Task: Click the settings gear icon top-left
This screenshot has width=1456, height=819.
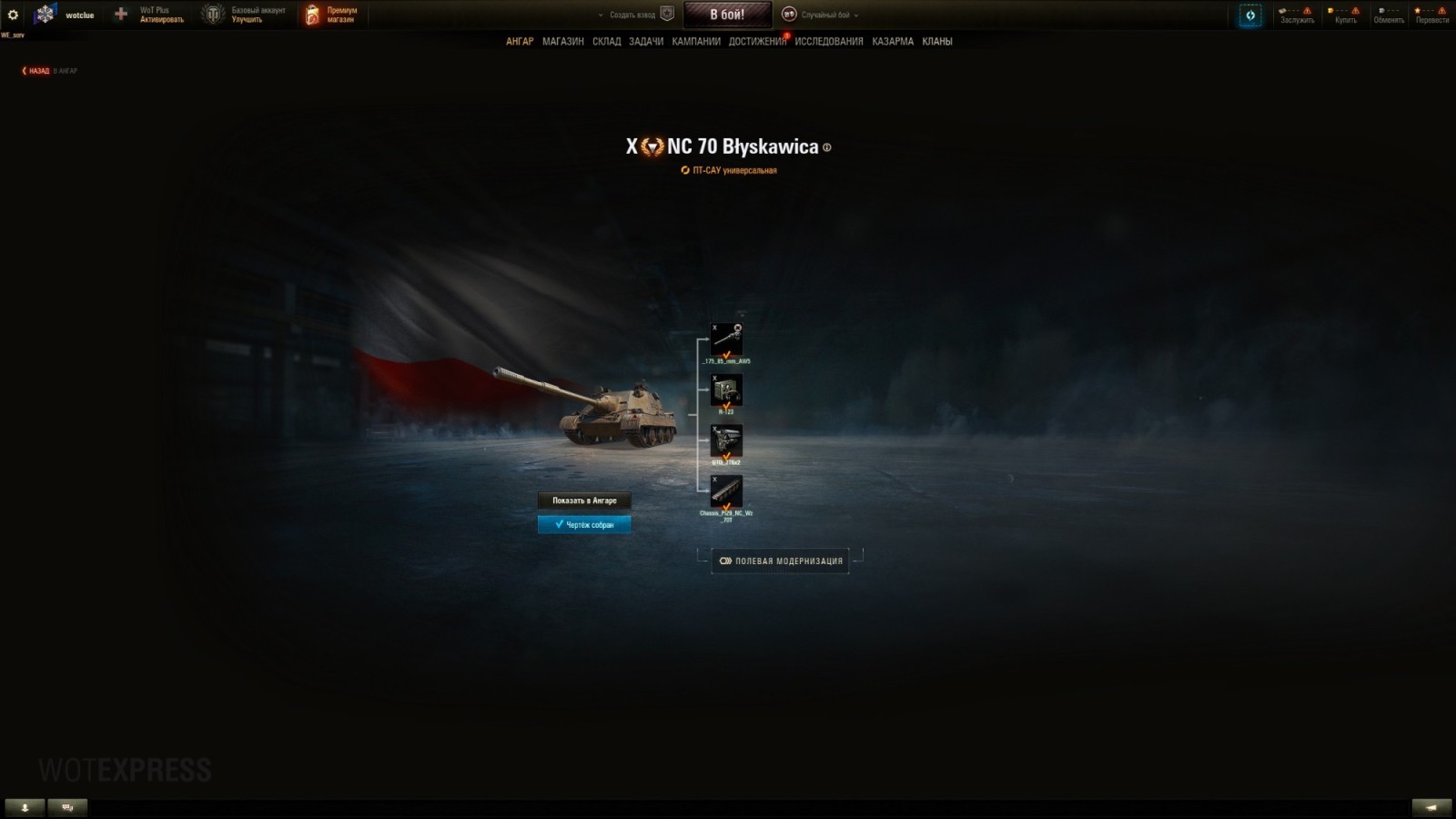Action: (x=12, y=14)
